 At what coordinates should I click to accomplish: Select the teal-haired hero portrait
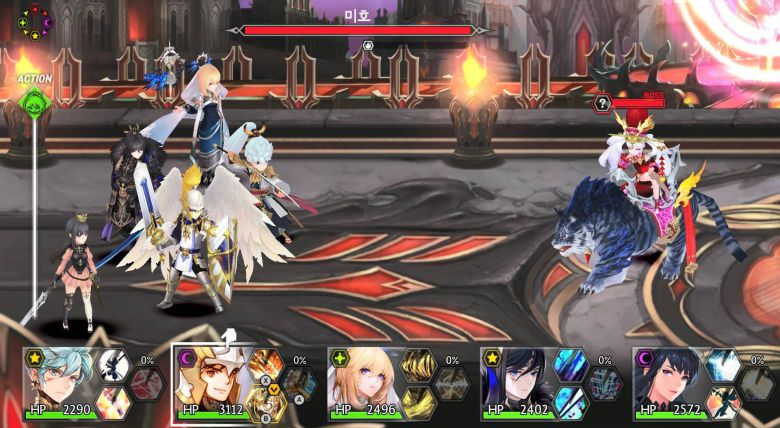[60, 381]
